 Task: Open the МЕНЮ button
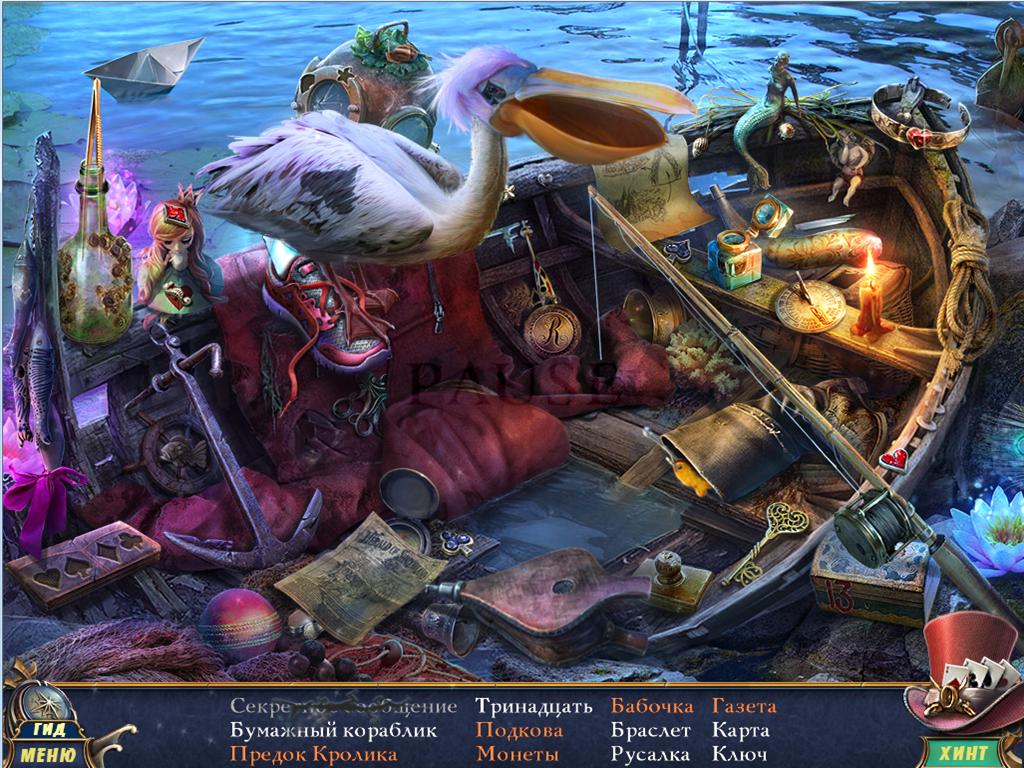click(46, 754)
